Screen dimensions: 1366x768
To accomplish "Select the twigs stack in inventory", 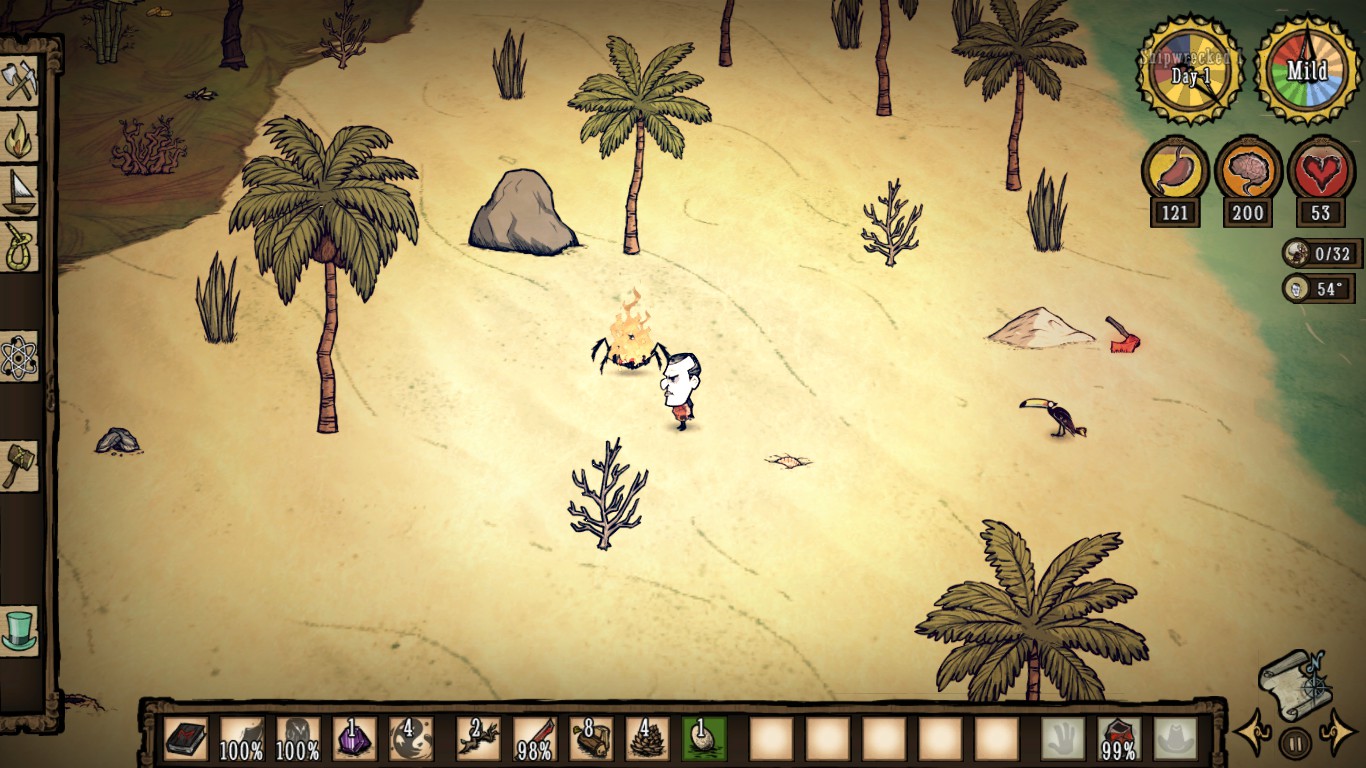I will pos(478,739).
